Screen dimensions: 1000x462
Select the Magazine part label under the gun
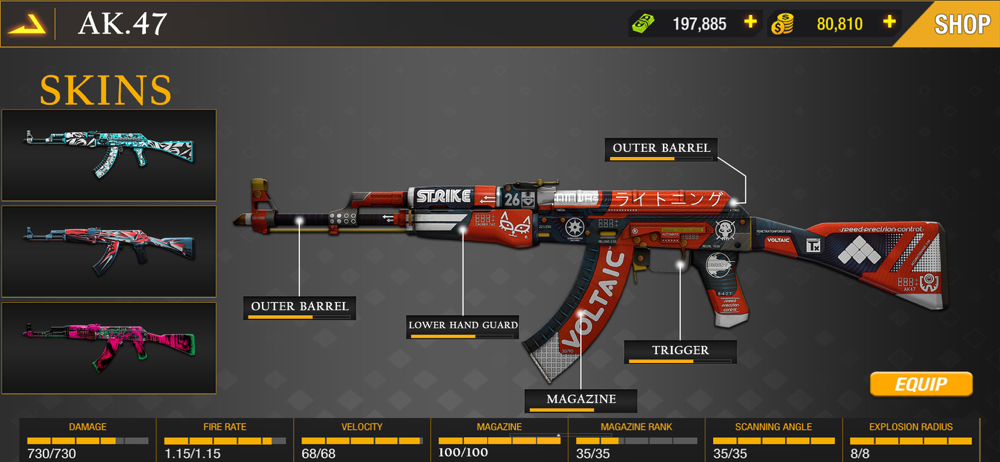click(x=581, y=400)
